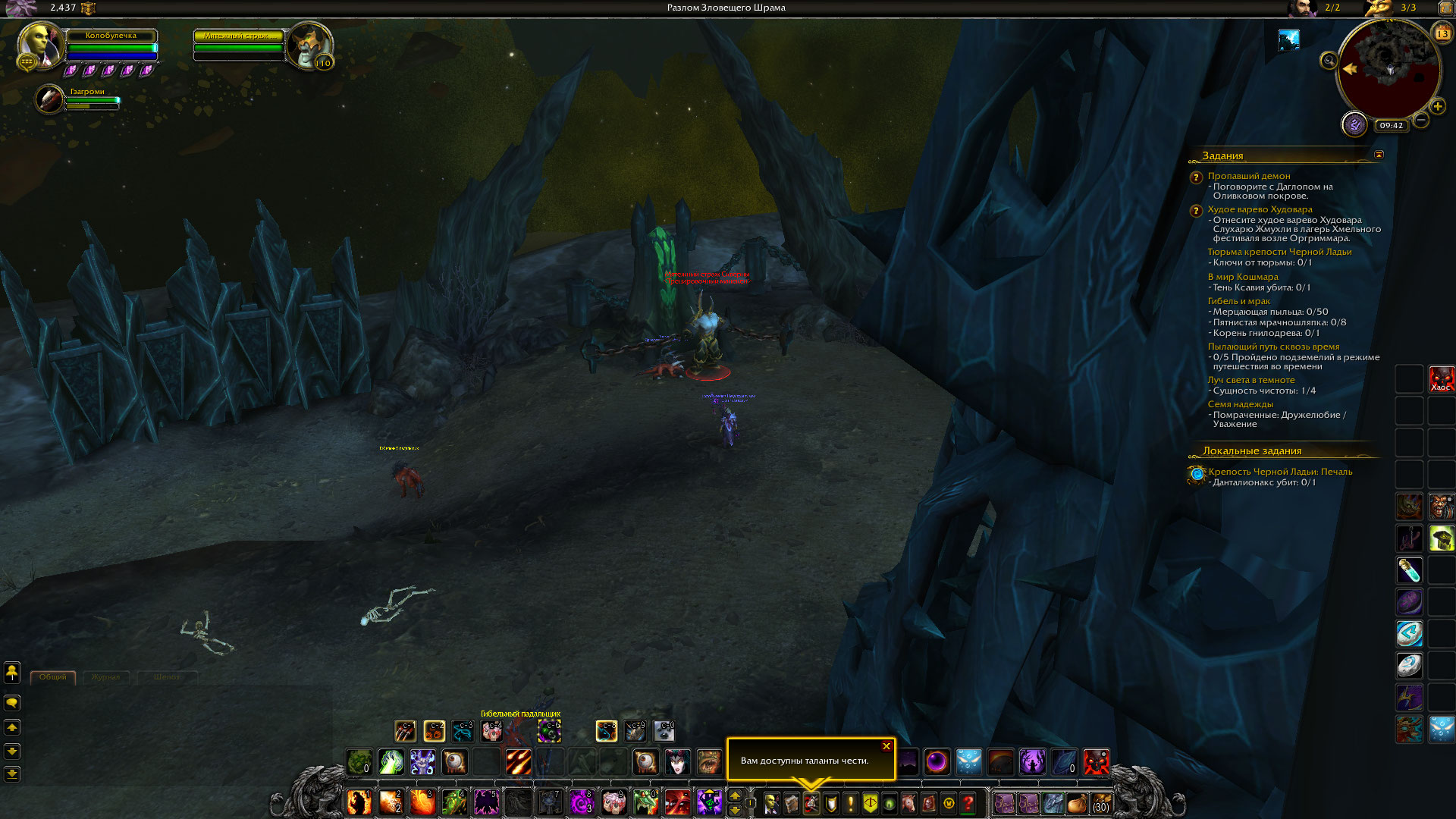The image size is (1456, 819).
Task: Zoom out on the minimap
Action: pyautogui.click(x=1421, y=120)
